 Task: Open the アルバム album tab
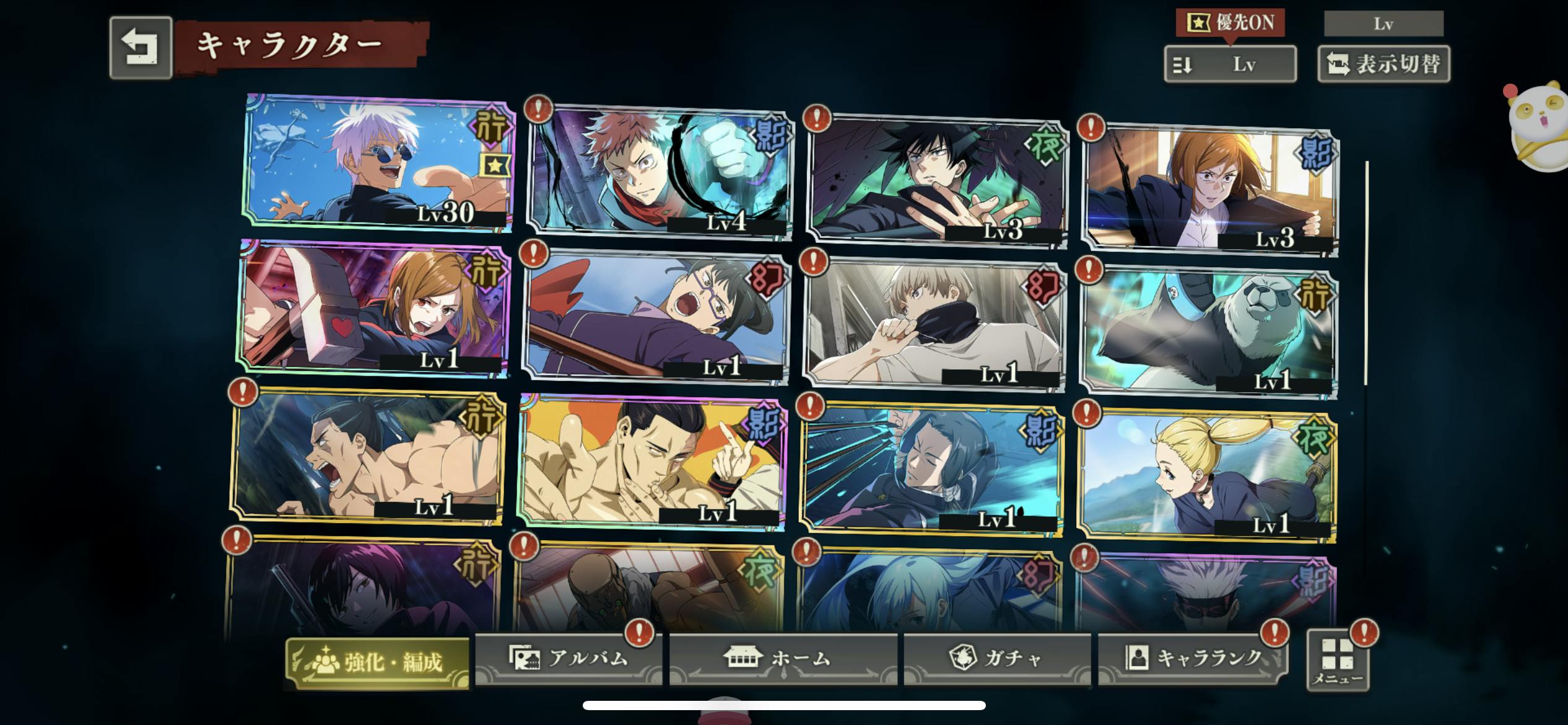click(x=568, y=659)
